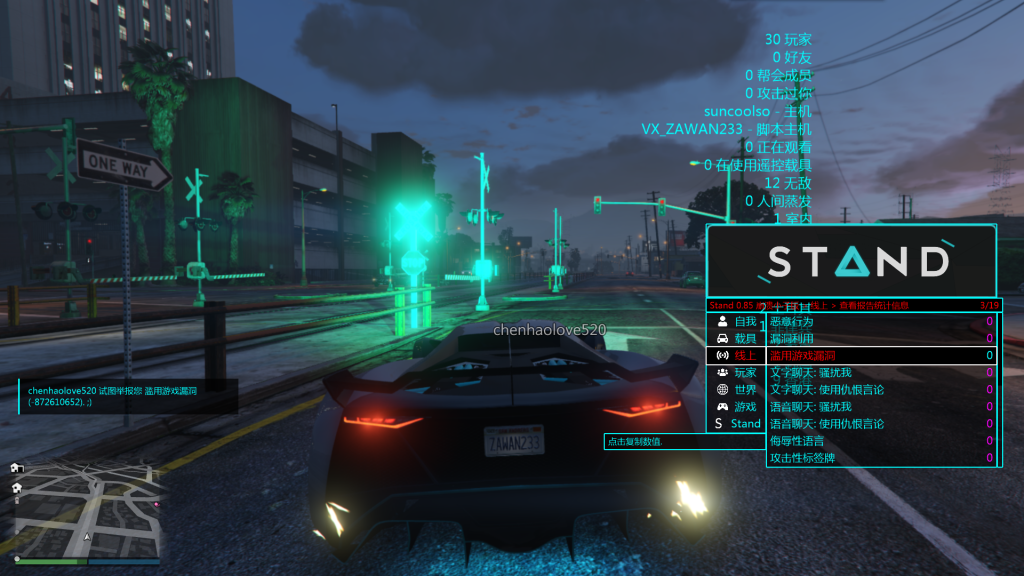Switch to the 载具 (Vehicle) tab
The height and width of the screenshot is (576, 1024).
click(736, 339)
